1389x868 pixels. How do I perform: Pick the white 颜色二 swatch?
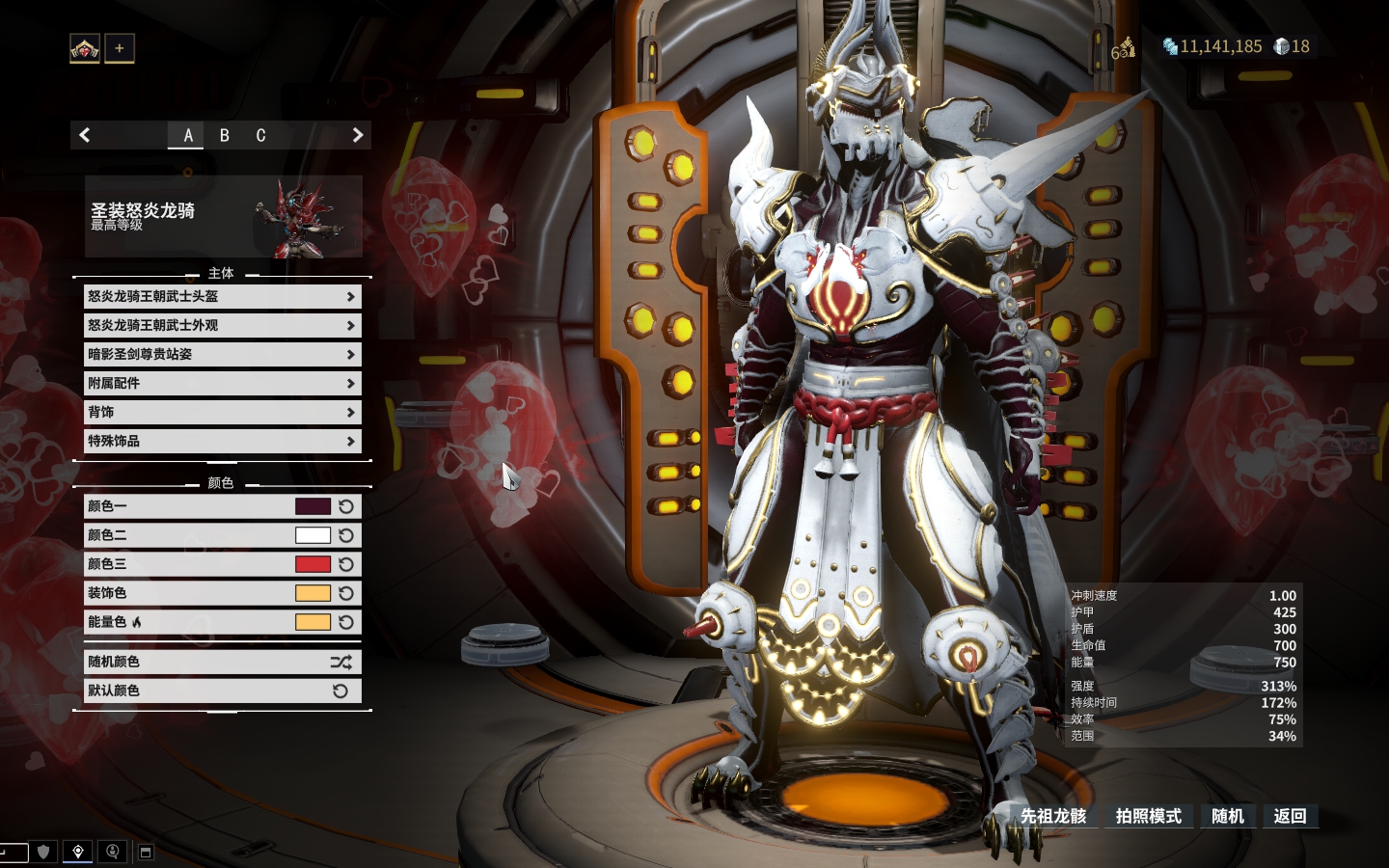313,535
